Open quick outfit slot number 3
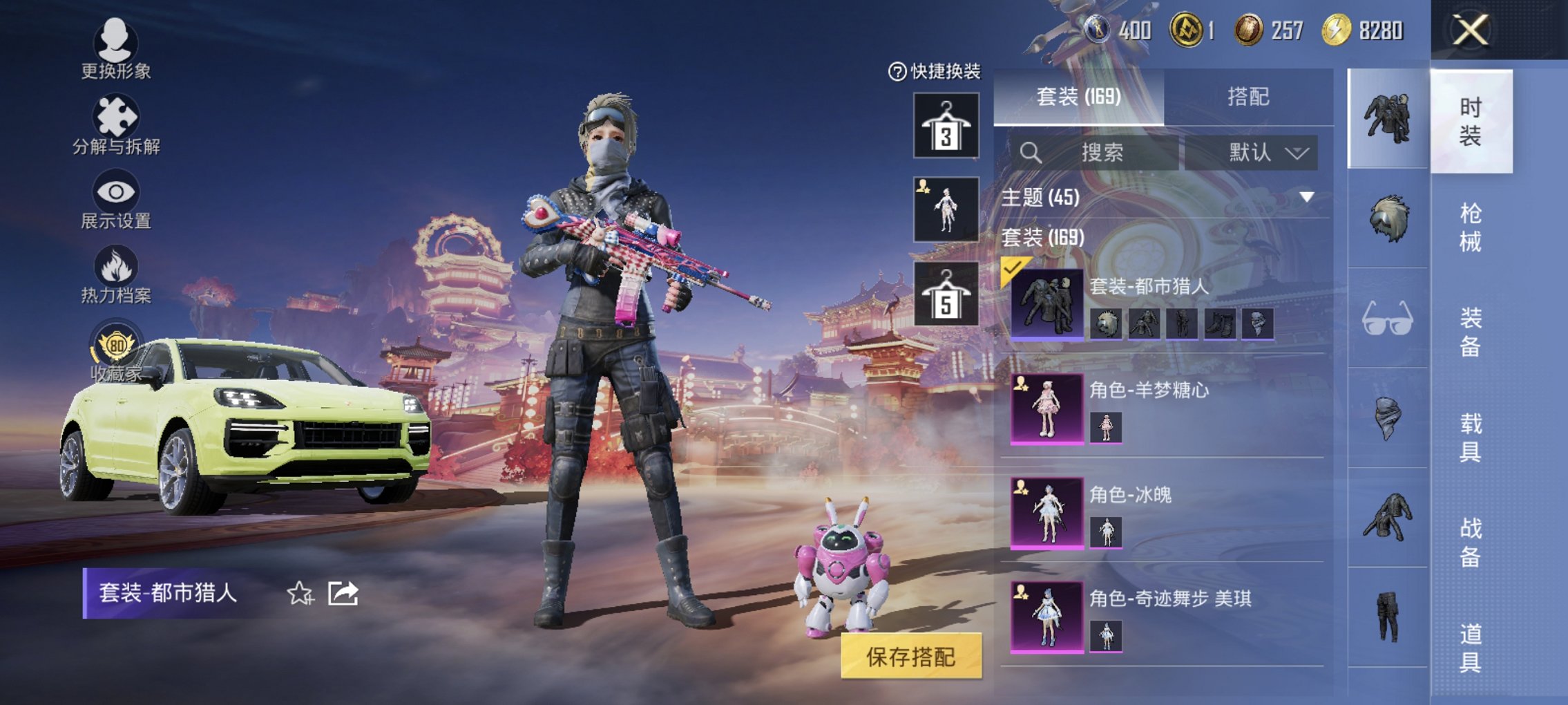1568x705 pixels. [945, 124]
